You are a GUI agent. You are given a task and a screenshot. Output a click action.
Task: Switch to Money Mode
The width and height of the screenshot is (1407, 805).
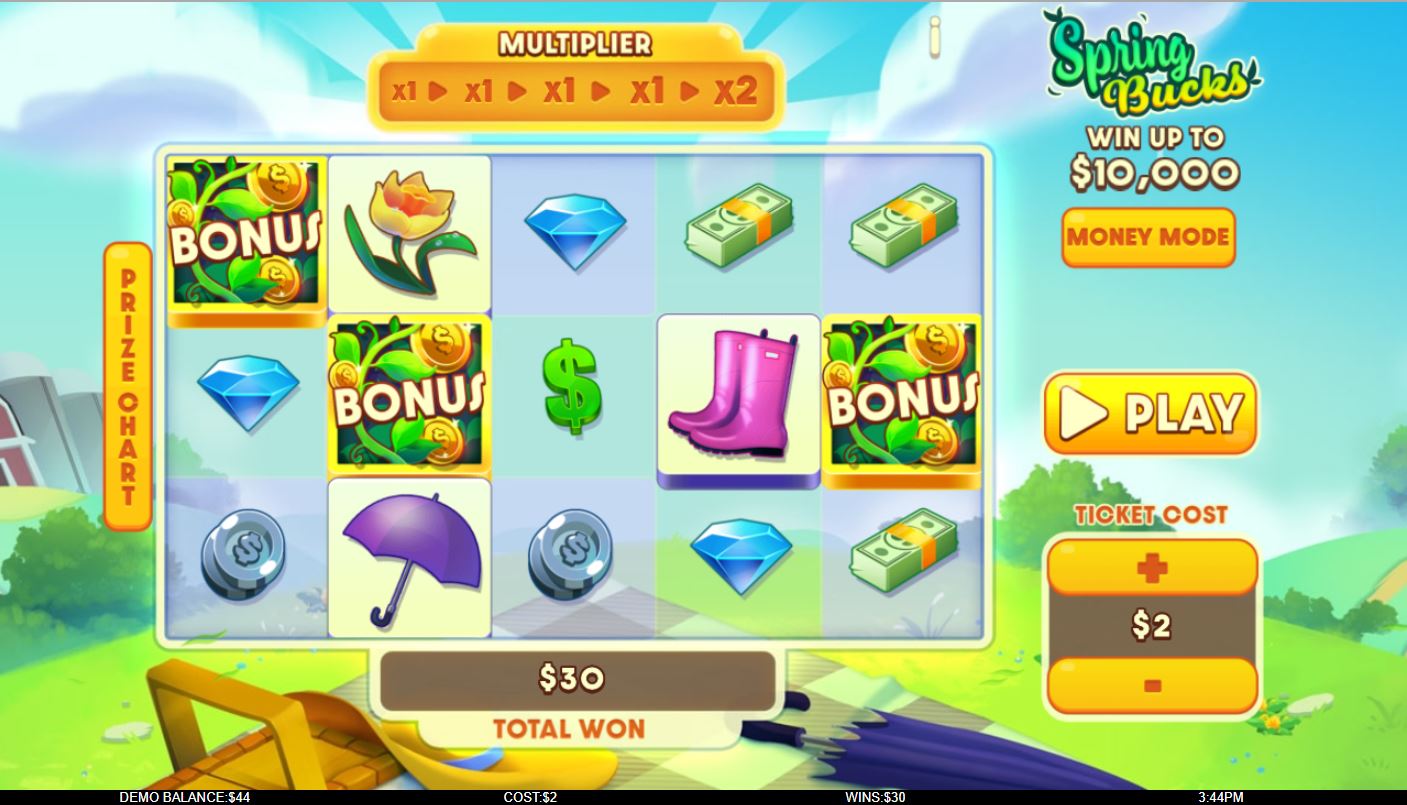tap(1147, 237)
